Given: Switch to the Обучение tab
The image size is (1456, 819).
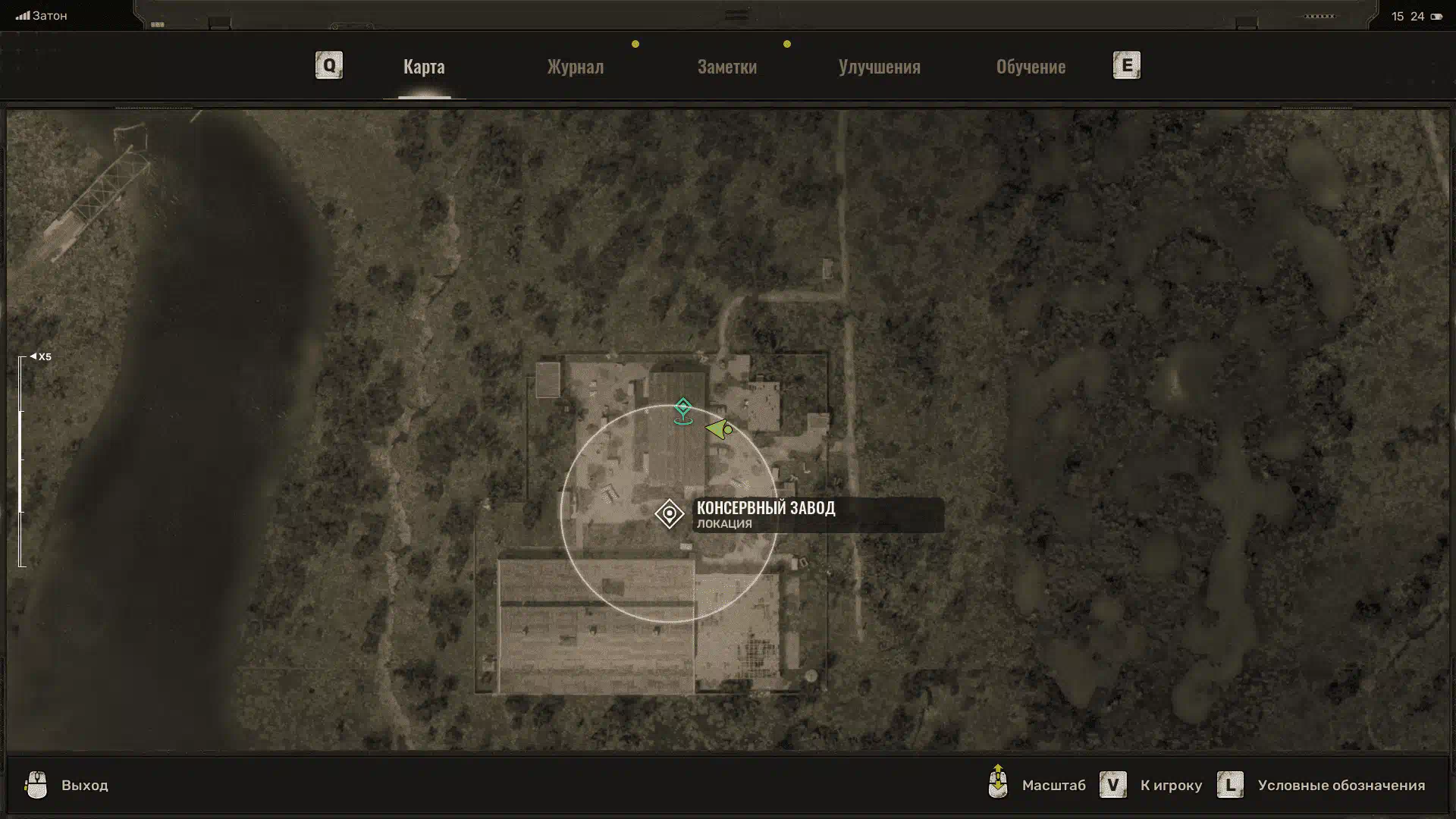Looking at the screenshot, I should point(1031,67).
